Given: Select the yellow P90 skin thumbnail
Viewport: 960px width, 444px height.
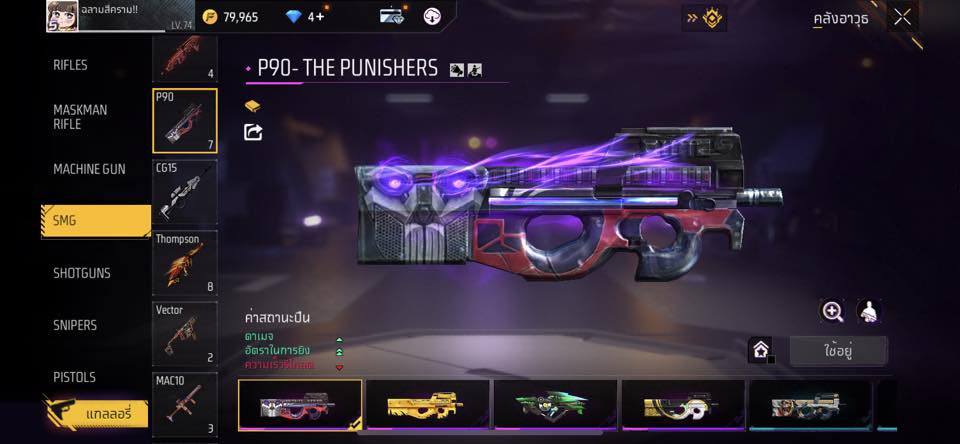Looking at the screenshot, I should 428,405.
